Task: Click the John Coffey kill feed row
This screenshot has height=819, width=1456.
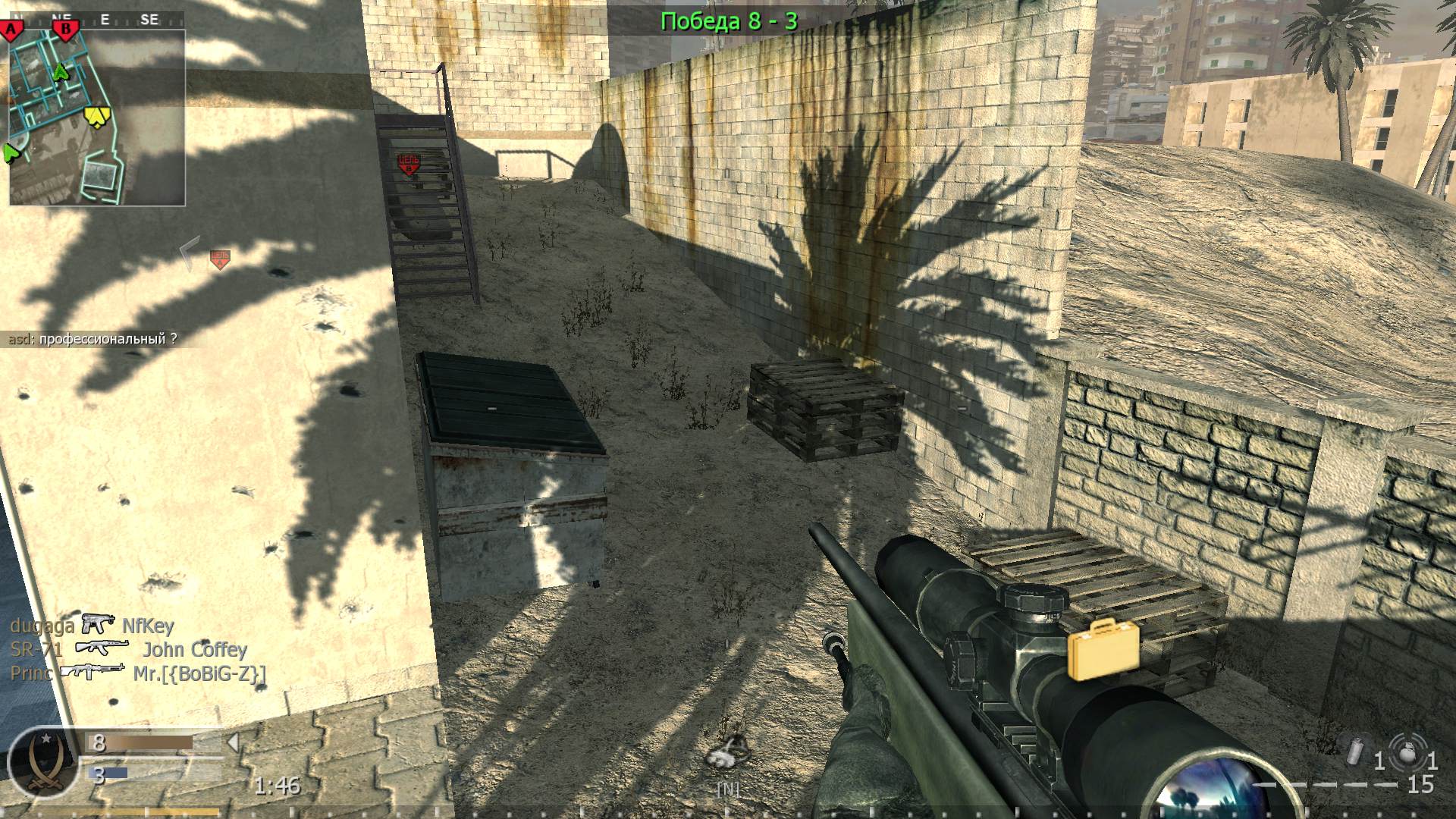Action: click(129, 649)
